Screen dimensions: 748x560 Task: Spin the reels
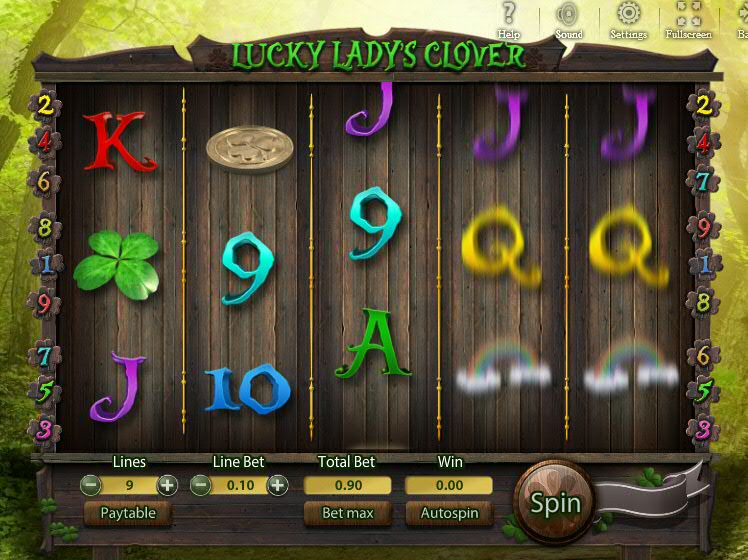tap(555, 502)
